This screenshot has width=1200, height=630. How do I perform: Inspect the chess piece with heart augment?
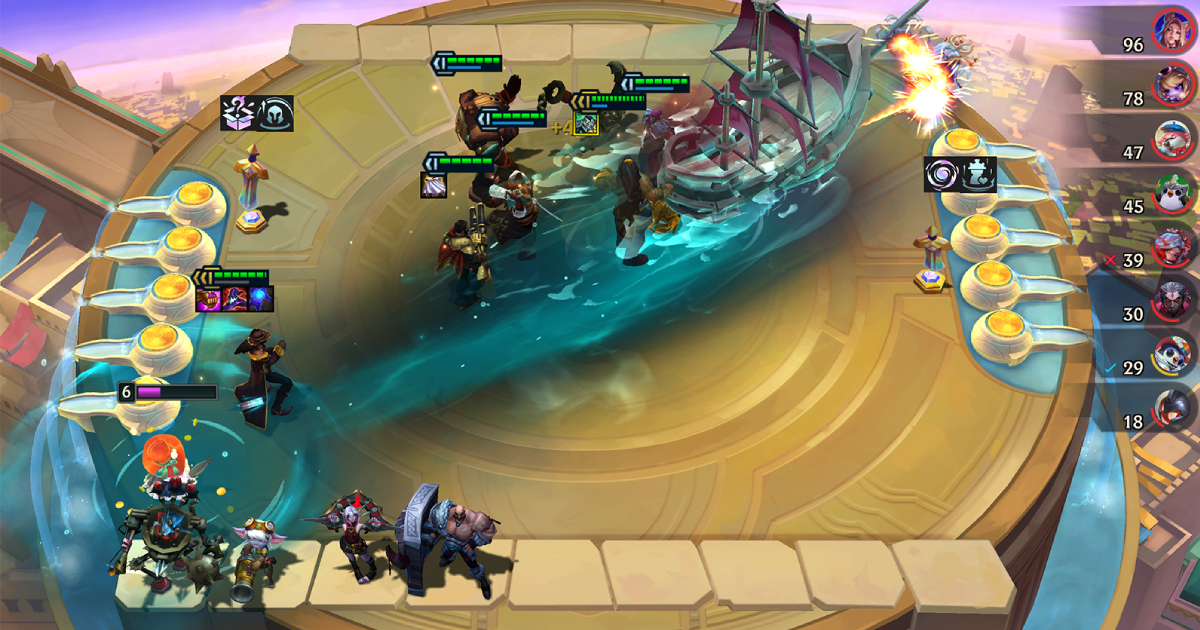pyautogui.click(x=979, y=174)
